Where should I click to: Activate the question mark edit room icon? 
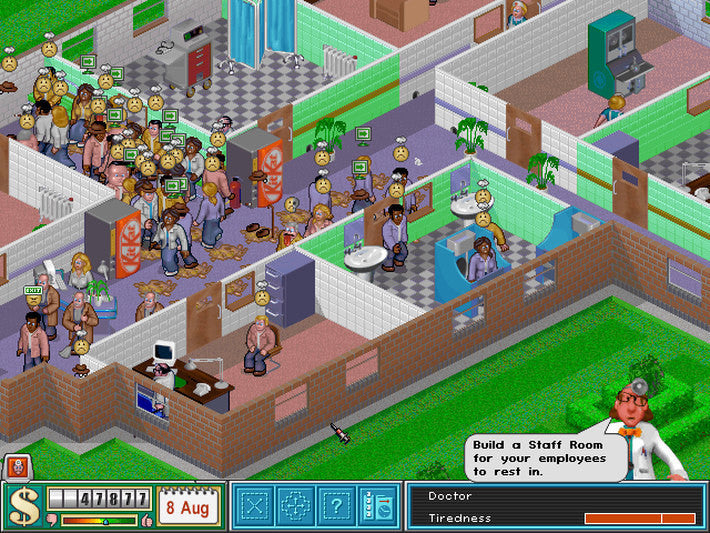(337, 506)
